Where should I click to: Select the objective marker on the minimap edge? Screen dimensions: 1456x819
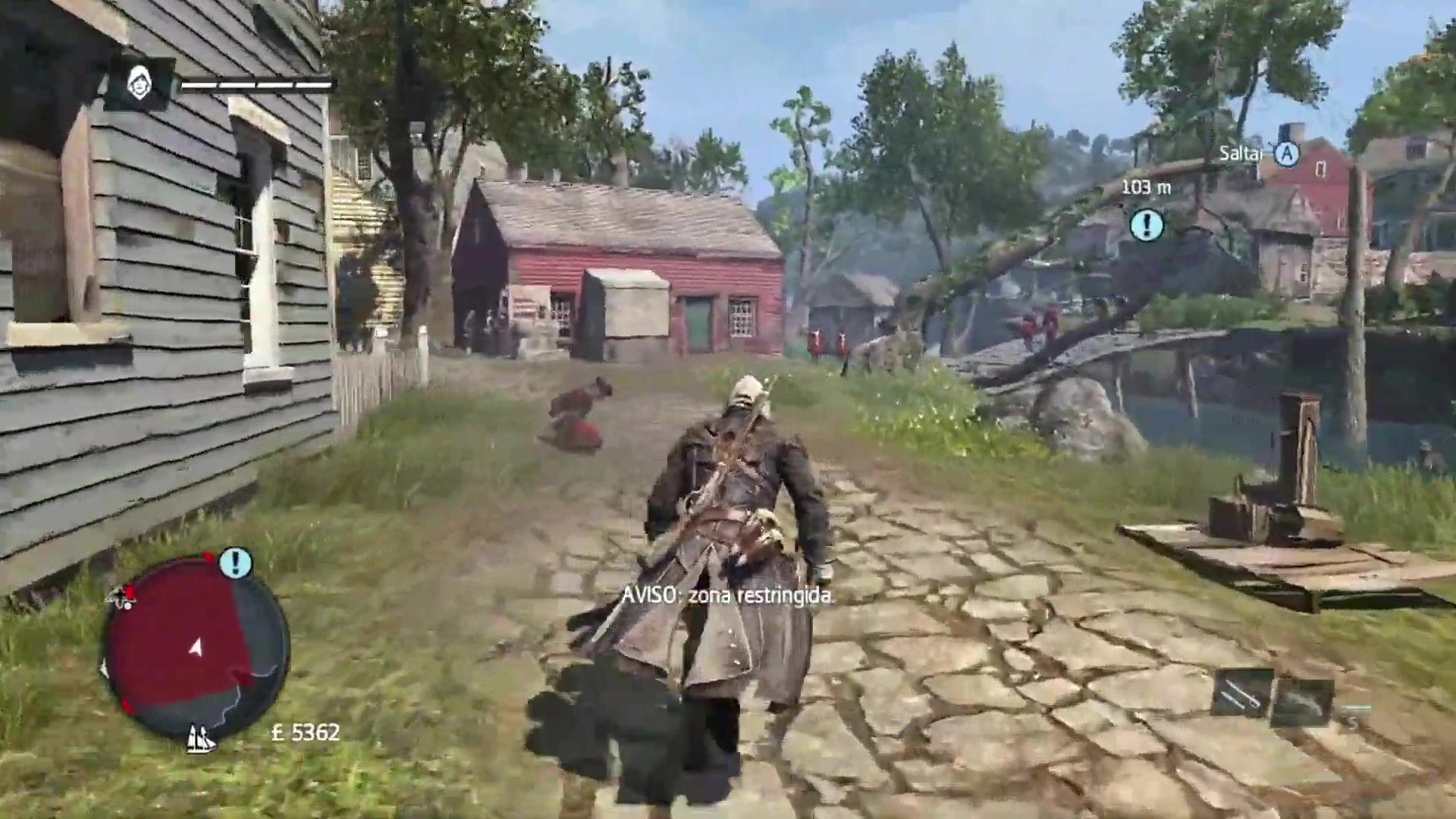[x=235, y=563]
